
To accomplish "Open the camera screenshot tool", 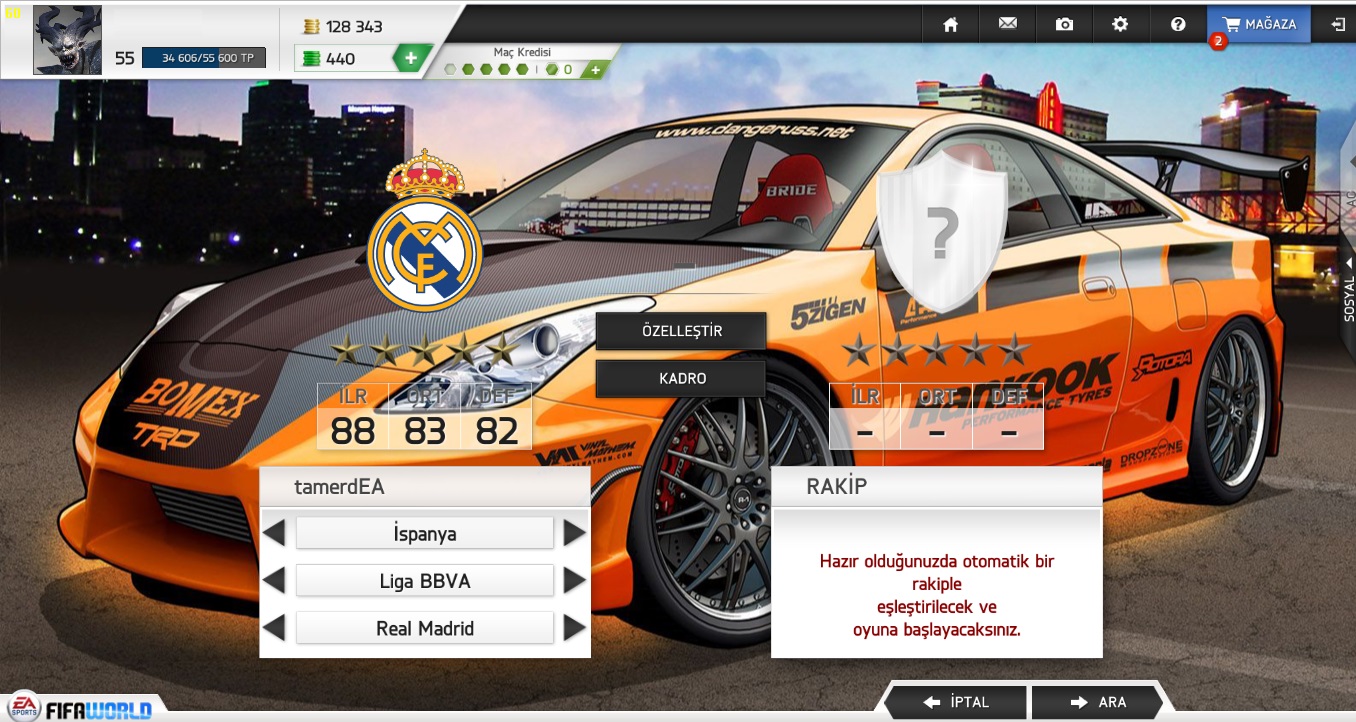I will 1064,24.
